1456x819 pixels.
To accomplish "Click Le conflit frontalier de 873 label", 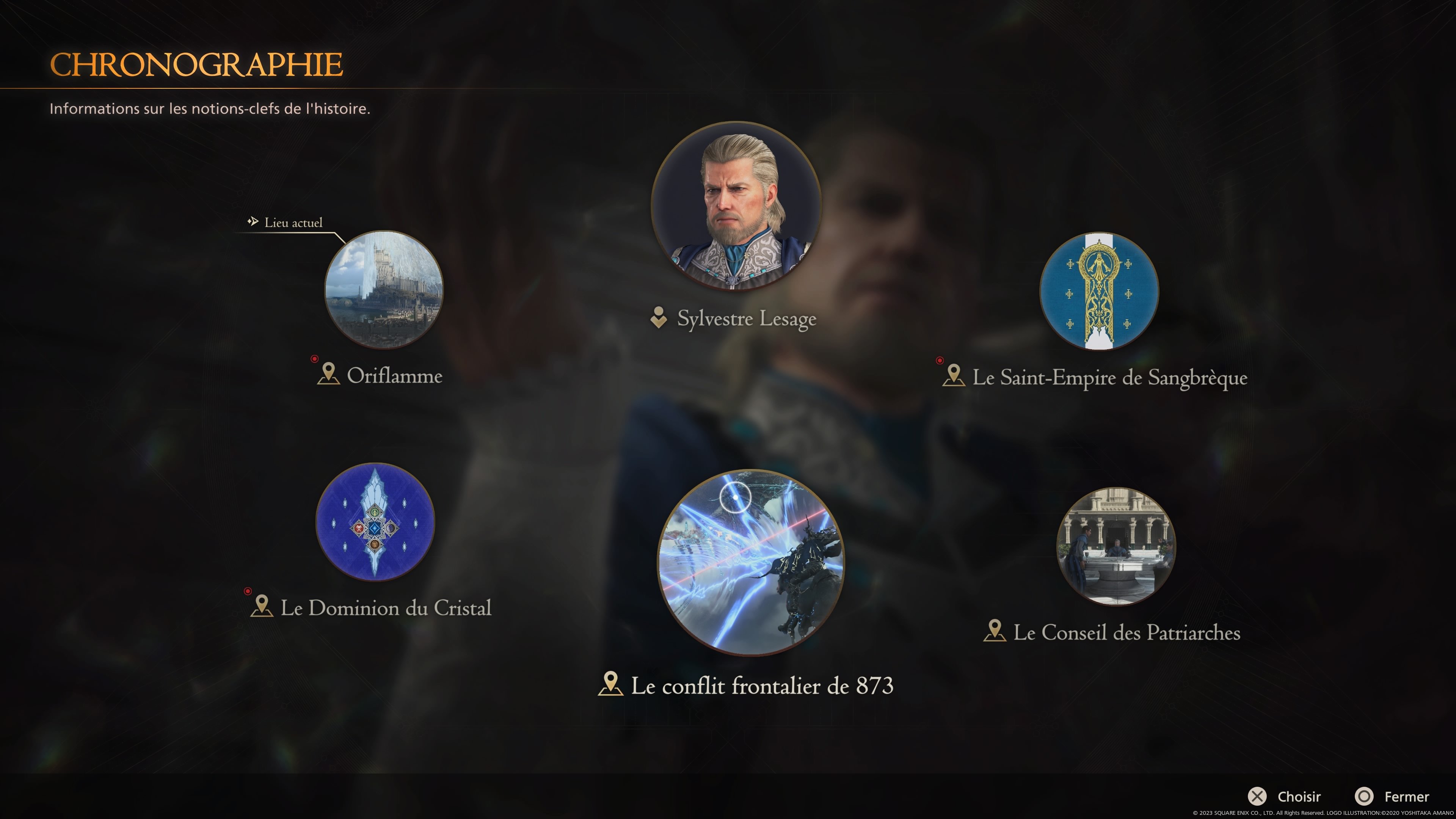I will [x=761, y=686].
